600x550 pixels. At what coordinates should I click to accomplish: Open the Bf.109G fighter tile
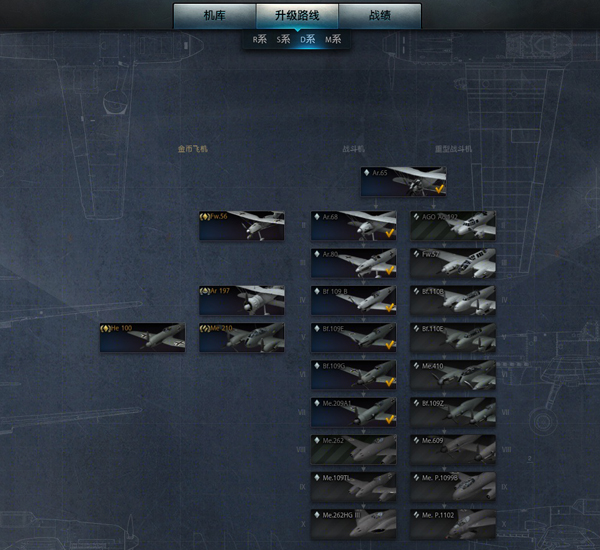[353, 374]
